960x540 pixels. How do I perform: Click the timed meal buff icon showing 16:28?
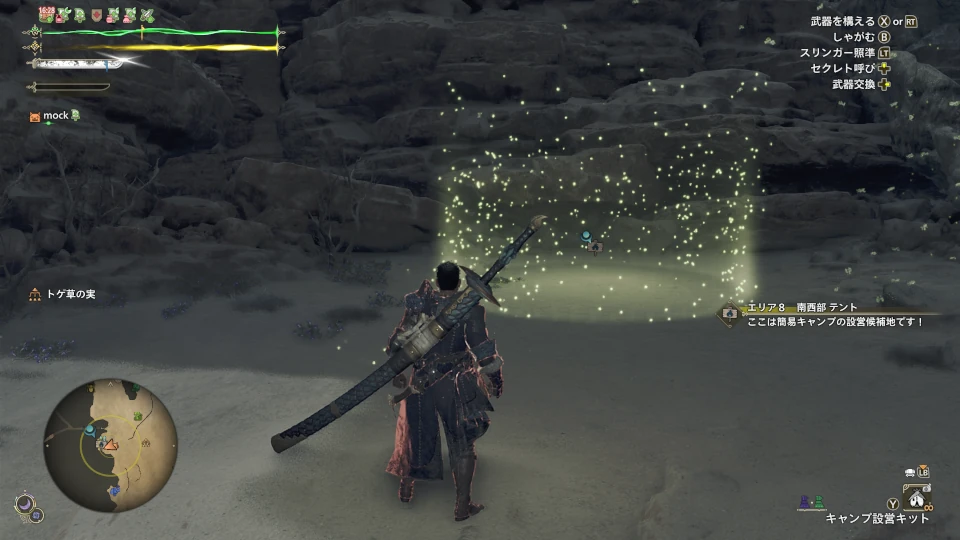tap(46, 14)
